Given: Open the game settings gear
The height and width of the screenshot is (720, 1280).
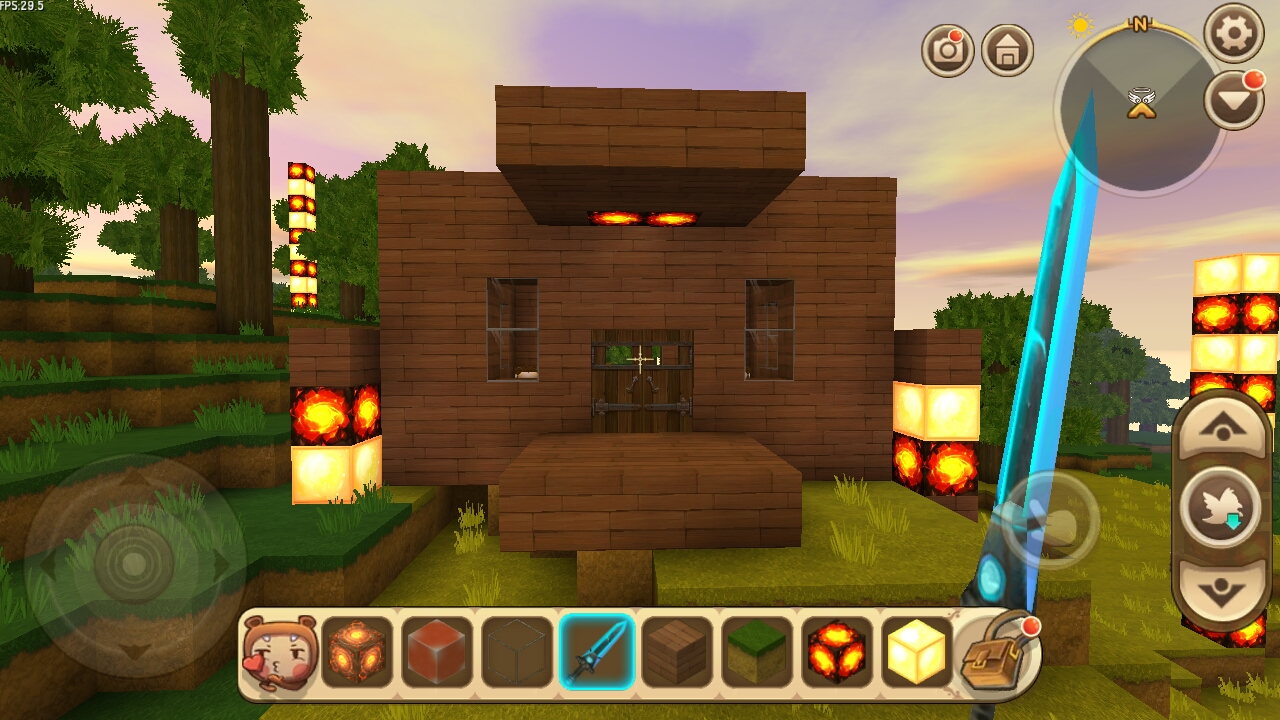Looking at the screenshot, I should (1234, 33).
